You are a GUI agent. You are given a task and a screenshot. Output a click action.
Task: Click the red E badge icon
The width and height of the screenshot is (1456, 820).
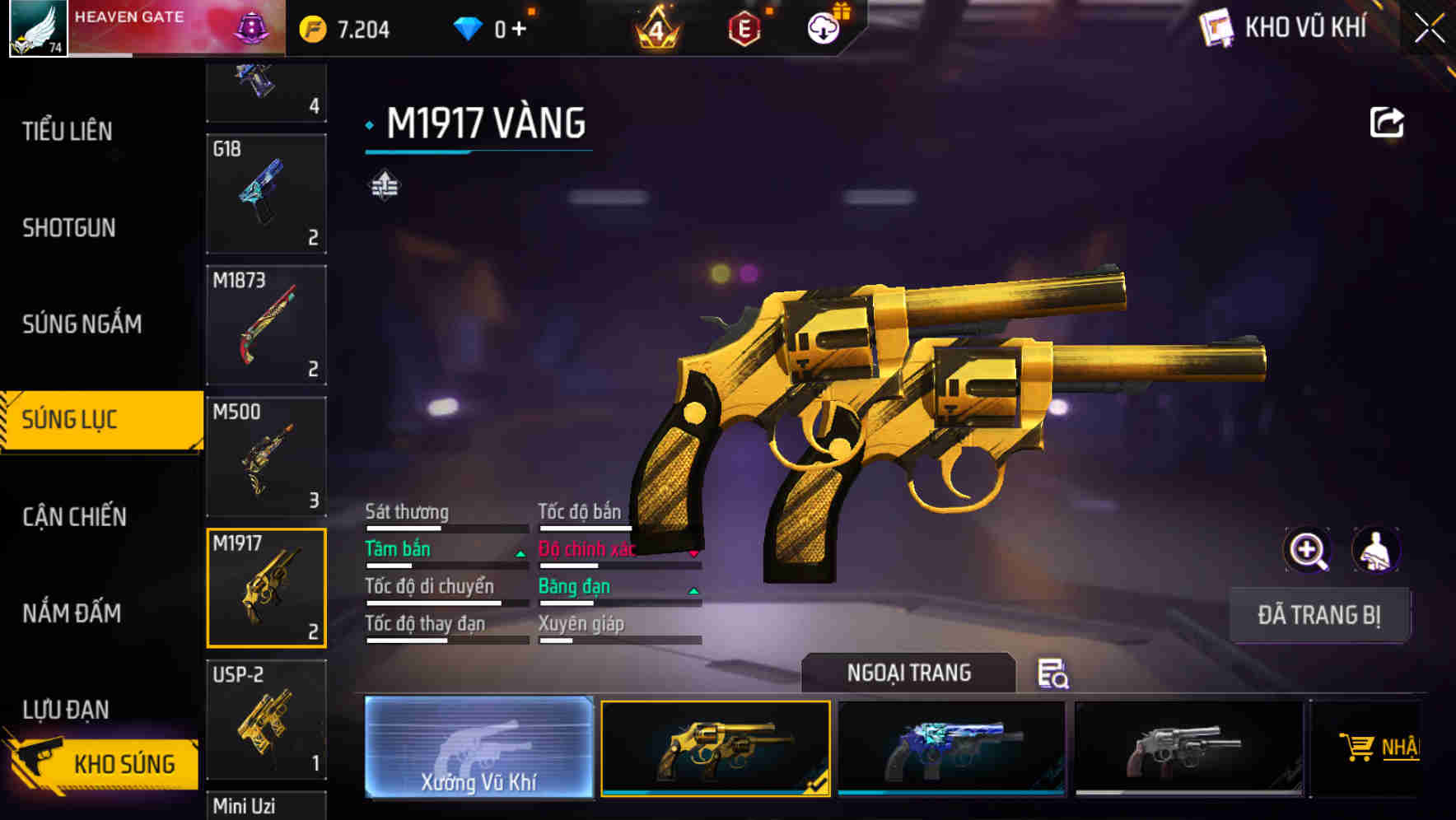(745, 28)
